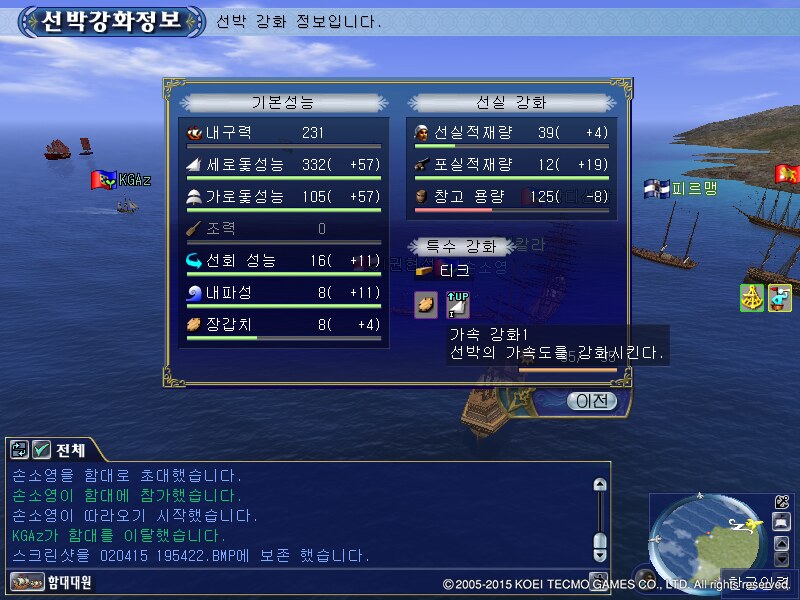Select the armor plating special upgrade icon

pos(426,304)
